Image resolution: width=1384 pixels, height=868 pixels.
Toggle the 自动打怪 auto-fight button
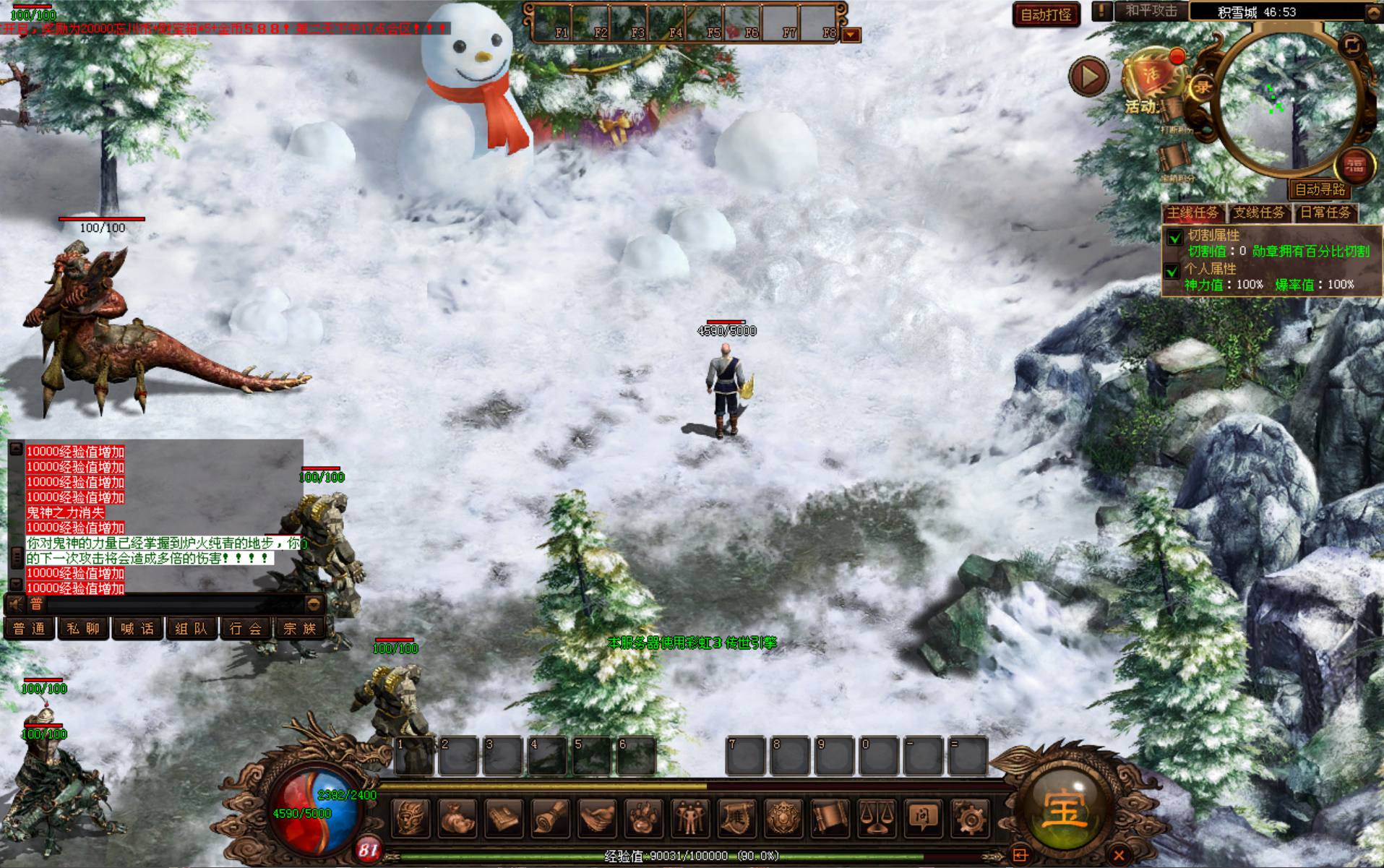tap(1046, 14)
